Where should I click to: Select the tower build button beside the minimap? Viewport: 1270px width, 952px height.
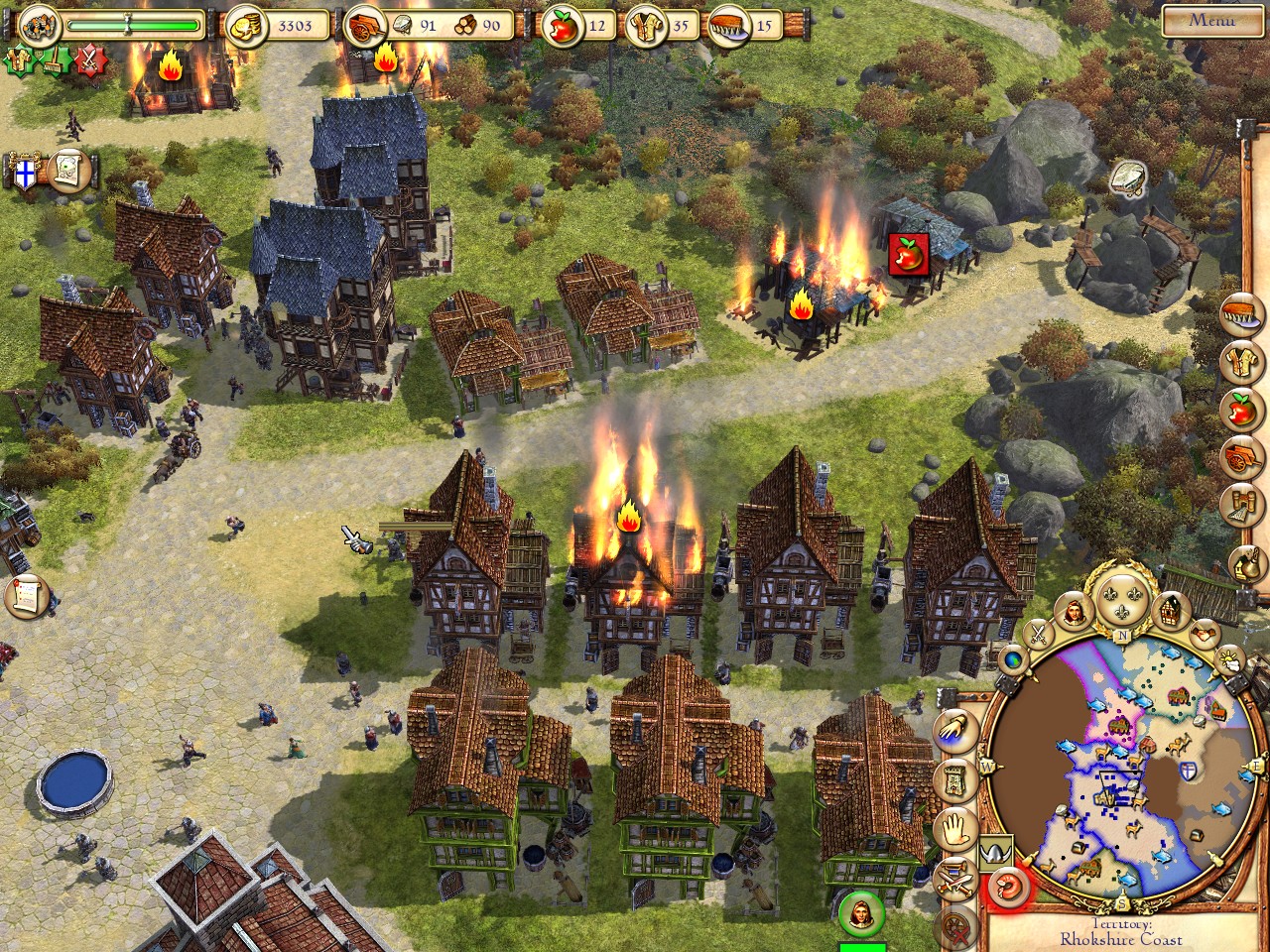click(956, 781)
